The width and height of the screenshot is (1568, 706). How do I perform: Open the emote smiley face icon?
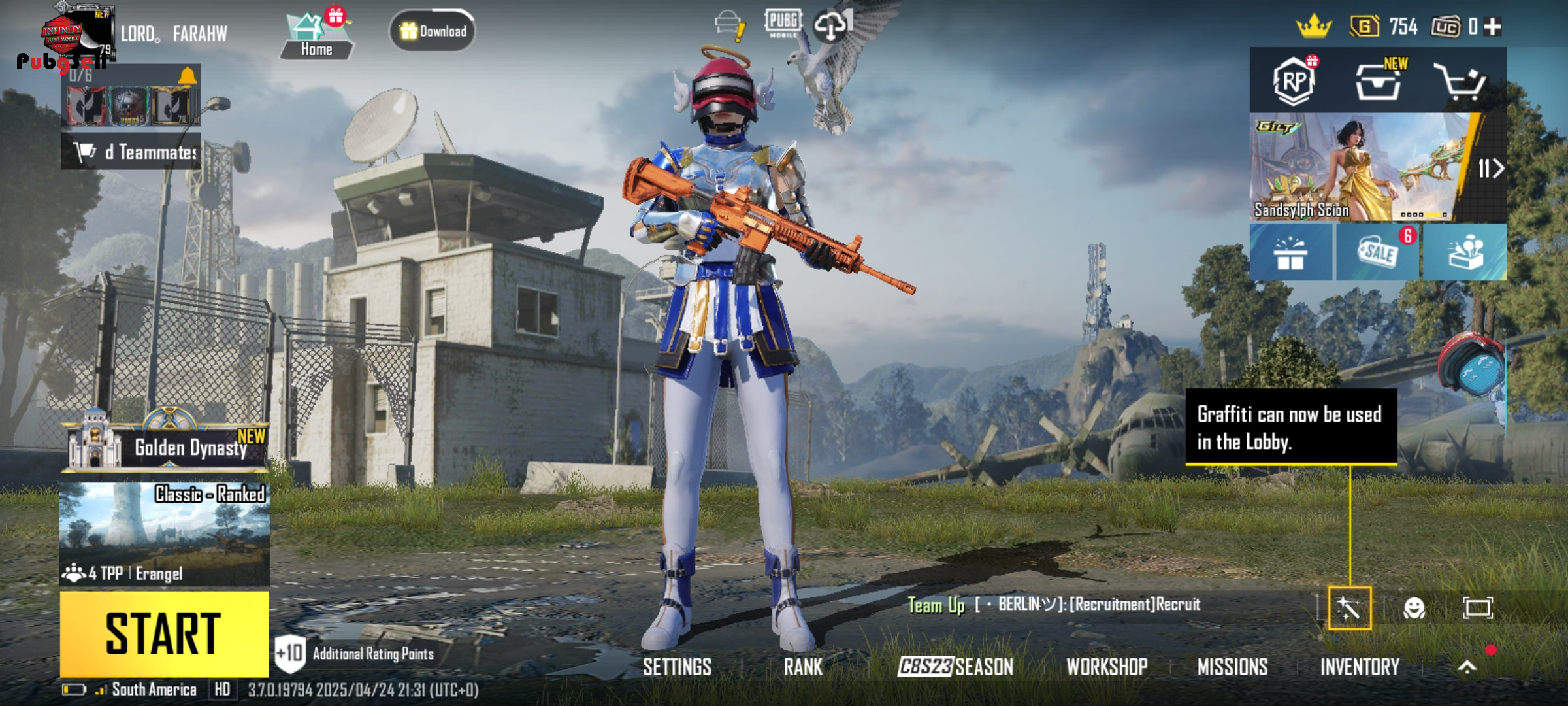1414,609
